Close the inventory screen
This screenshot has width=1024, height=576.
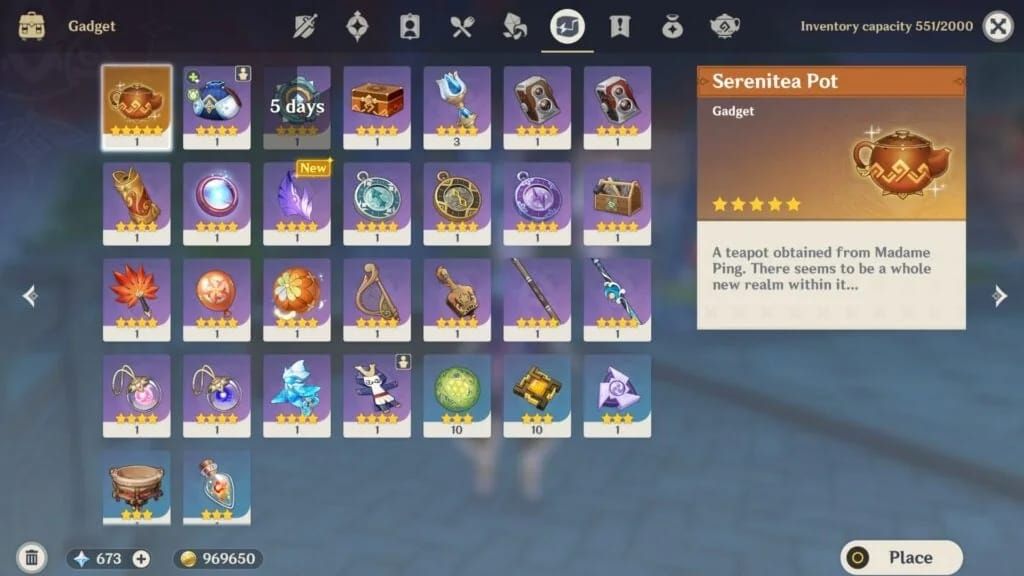coord(997,27)
